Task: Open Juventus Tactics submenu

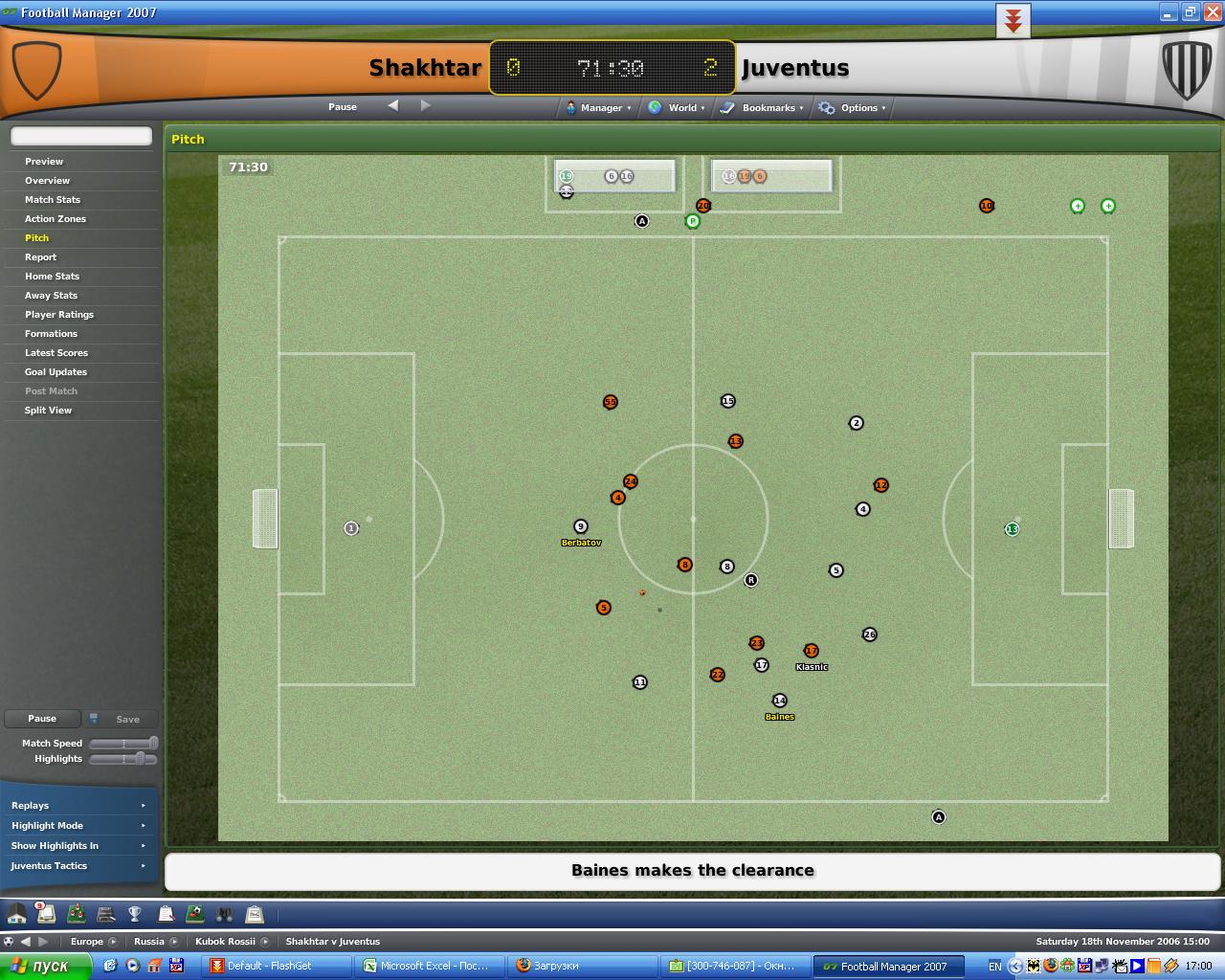Action: (x=78, y=866)
